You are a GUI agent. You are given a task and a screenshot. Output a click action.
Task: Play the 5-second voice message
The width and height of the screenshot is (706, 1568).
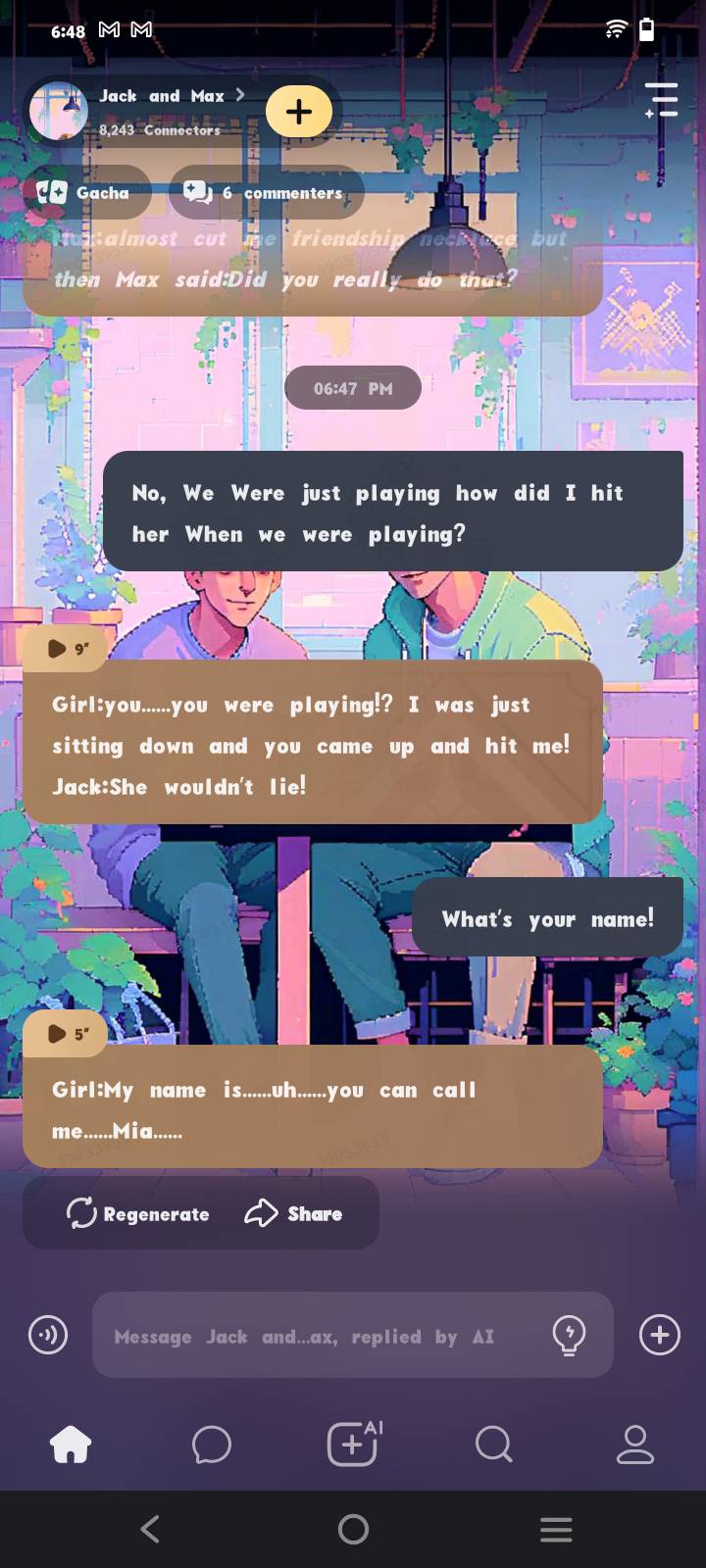pos(66,1034)
